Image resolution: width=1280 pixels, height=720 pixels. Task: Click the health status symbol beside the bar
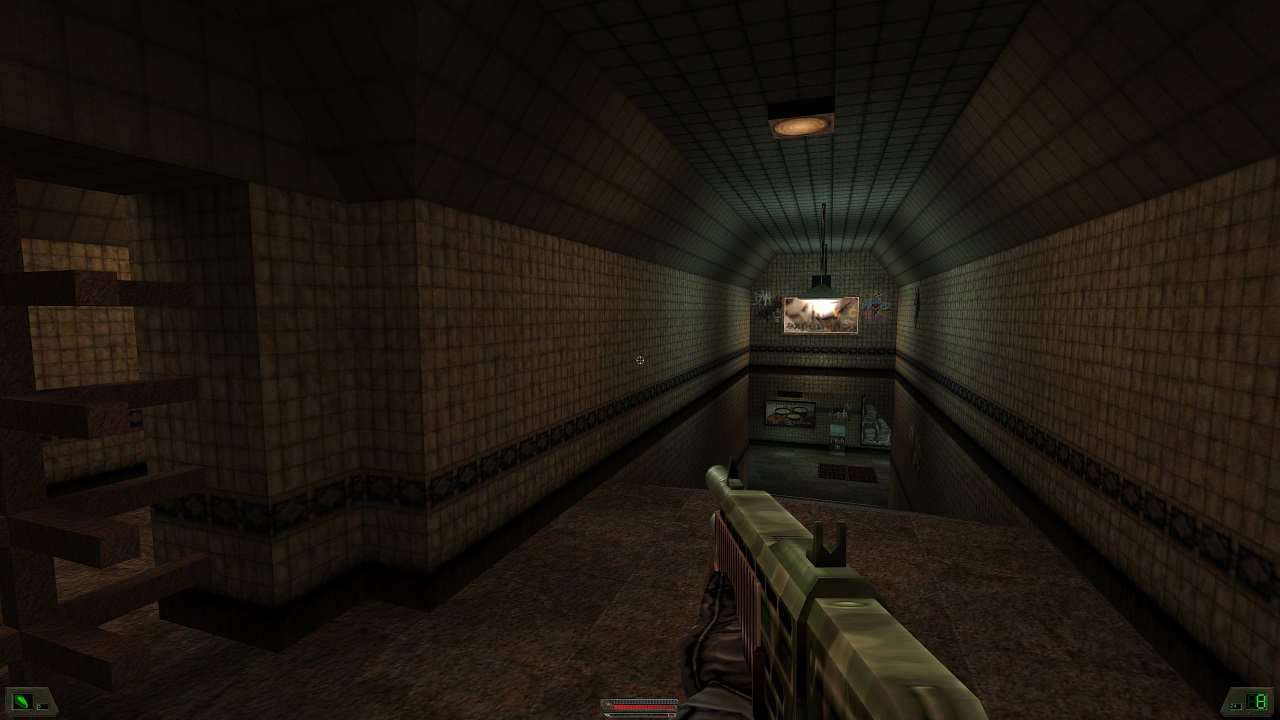[x=608, y=704]
